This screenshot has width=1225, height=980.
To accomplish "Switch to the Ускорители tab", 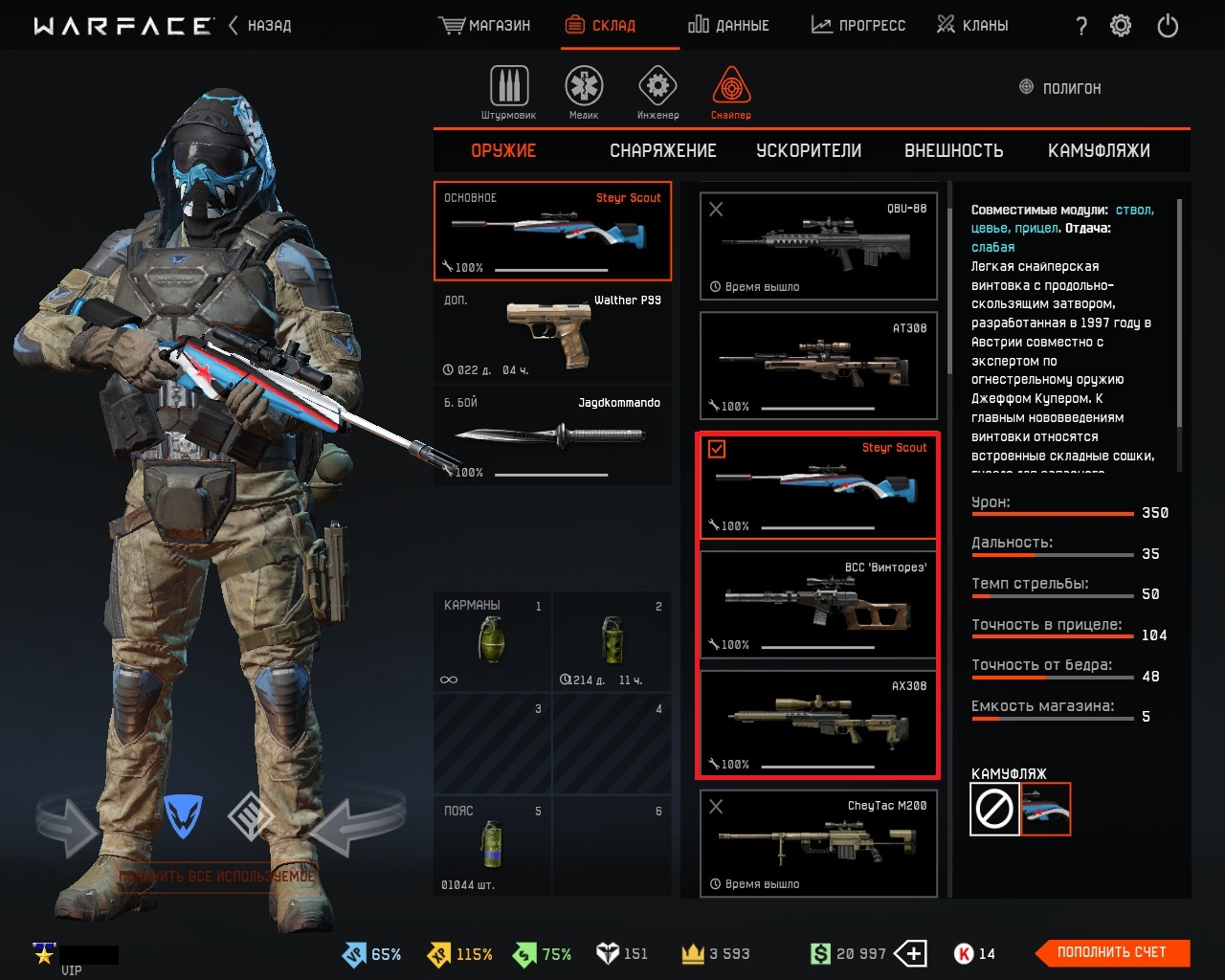I will (x=809, y=151).
